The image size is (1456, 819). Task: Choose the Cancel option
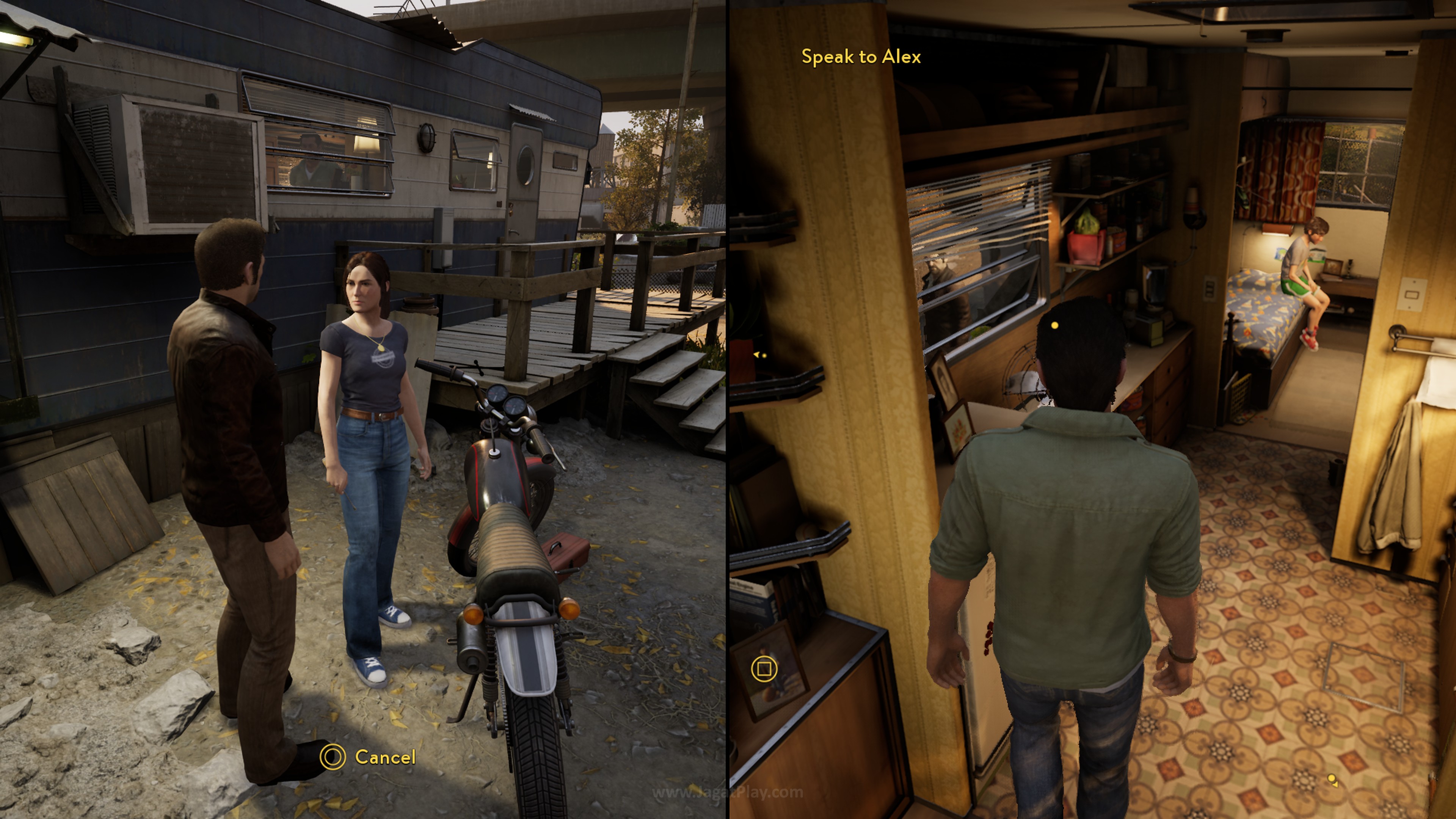tap(369, 757)
